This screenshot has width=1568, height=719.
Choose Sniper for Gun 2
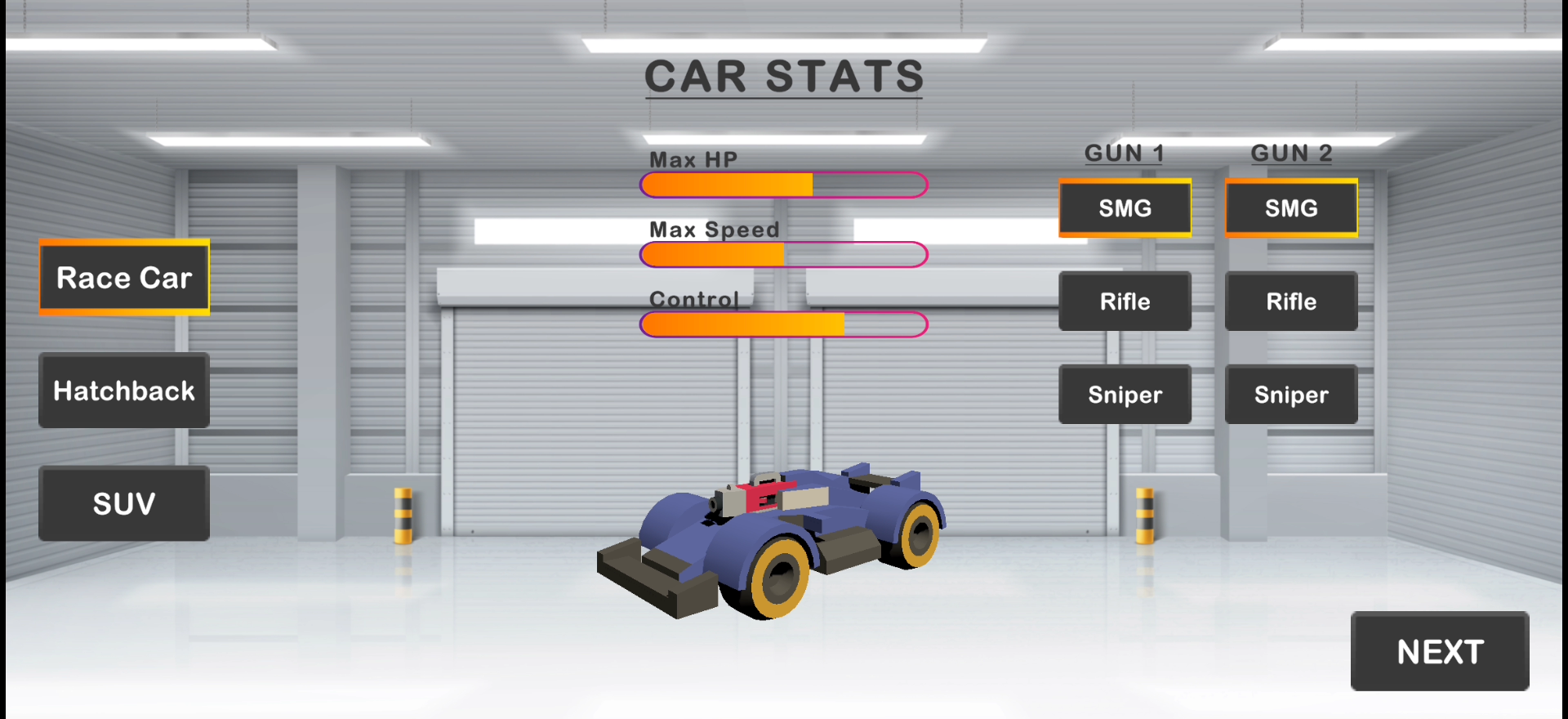tap(1290, 395)
